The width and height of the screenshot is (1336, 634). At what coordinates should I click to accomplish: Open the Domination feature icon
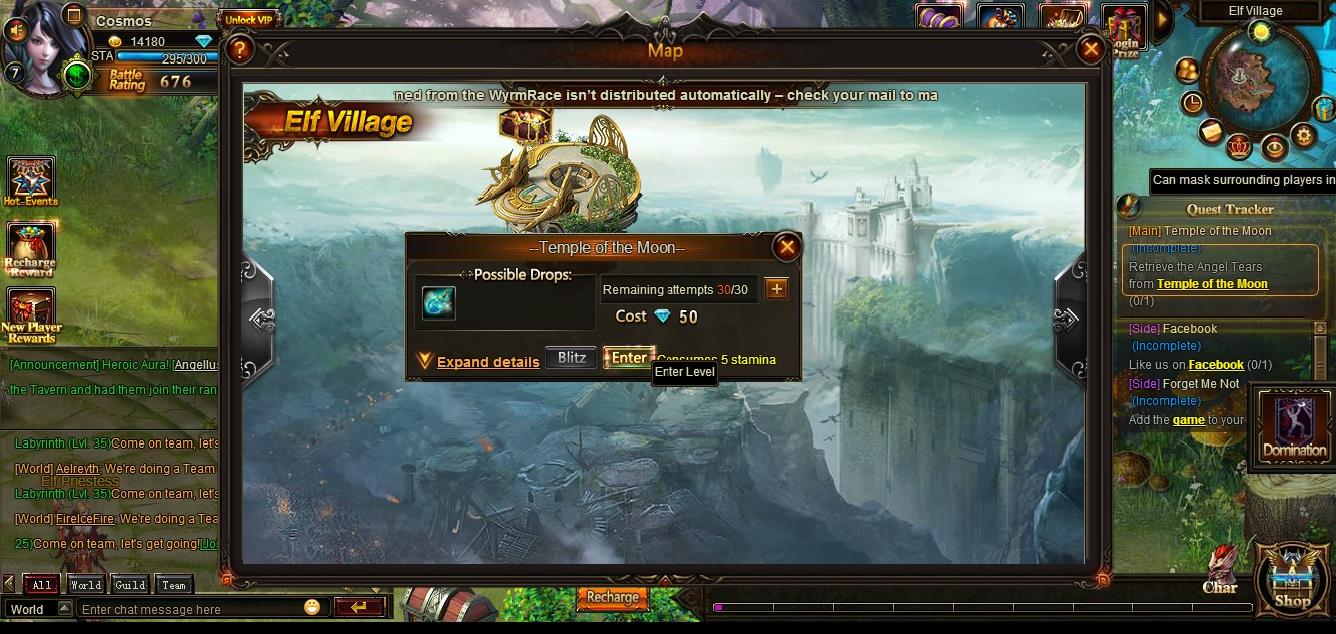coord(1294,427)
